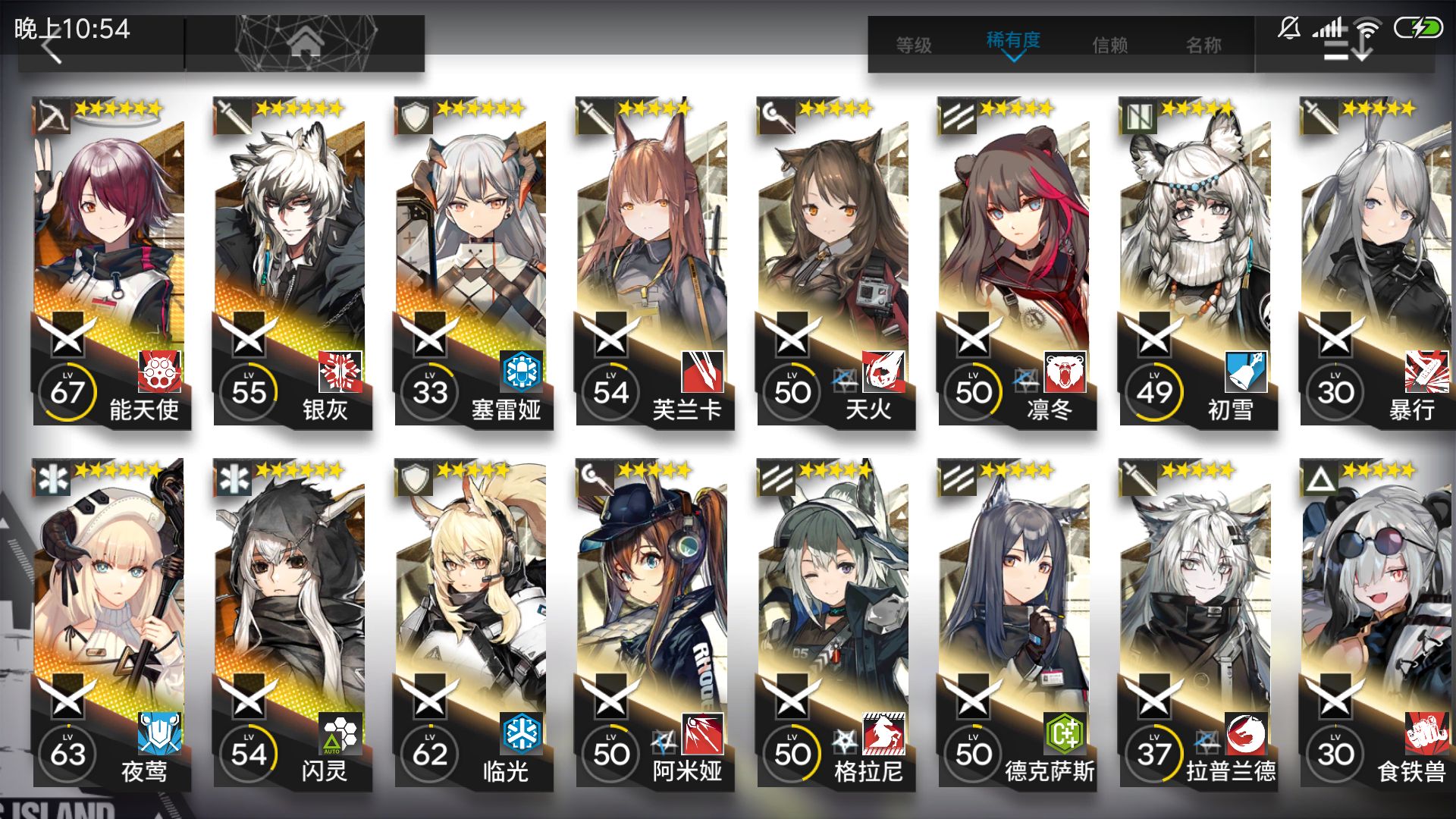This screenshot has height=819, width=1456.
Task: Select operator card 拉普兰德
Action: click(1197, 623)
